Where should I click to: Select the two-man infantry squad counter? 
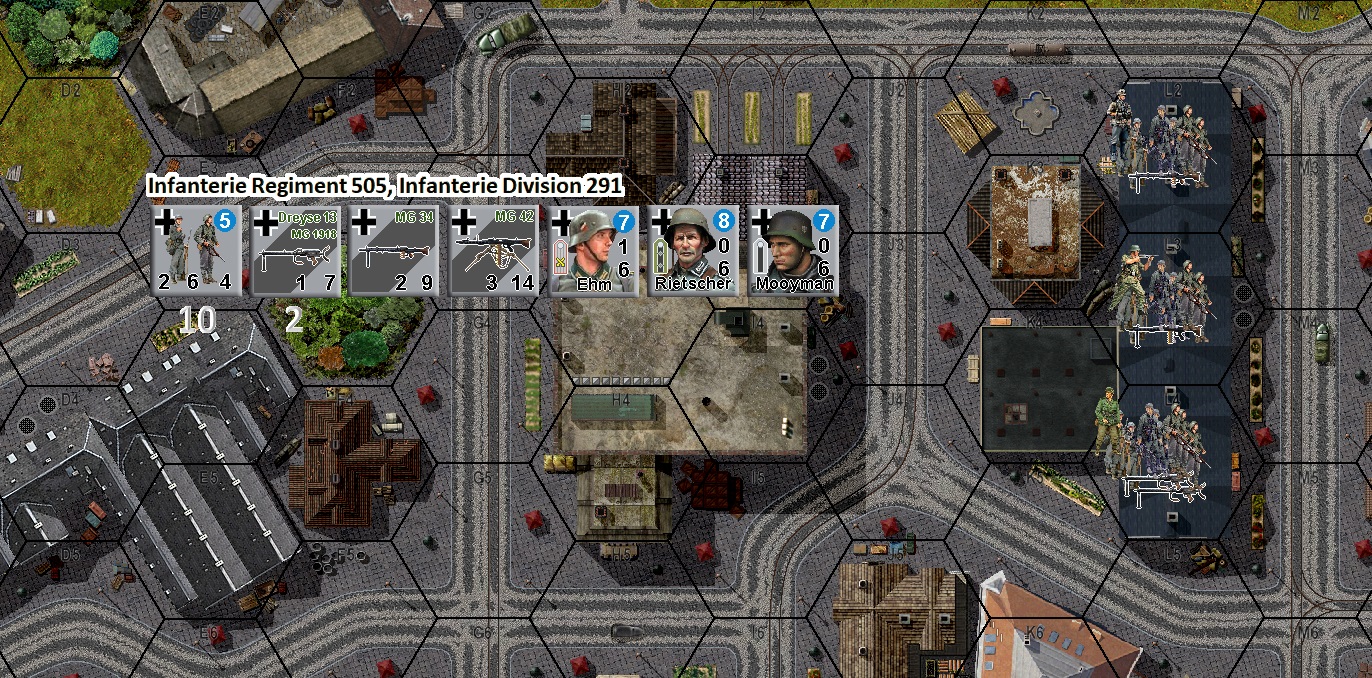(x=196, y=251)
